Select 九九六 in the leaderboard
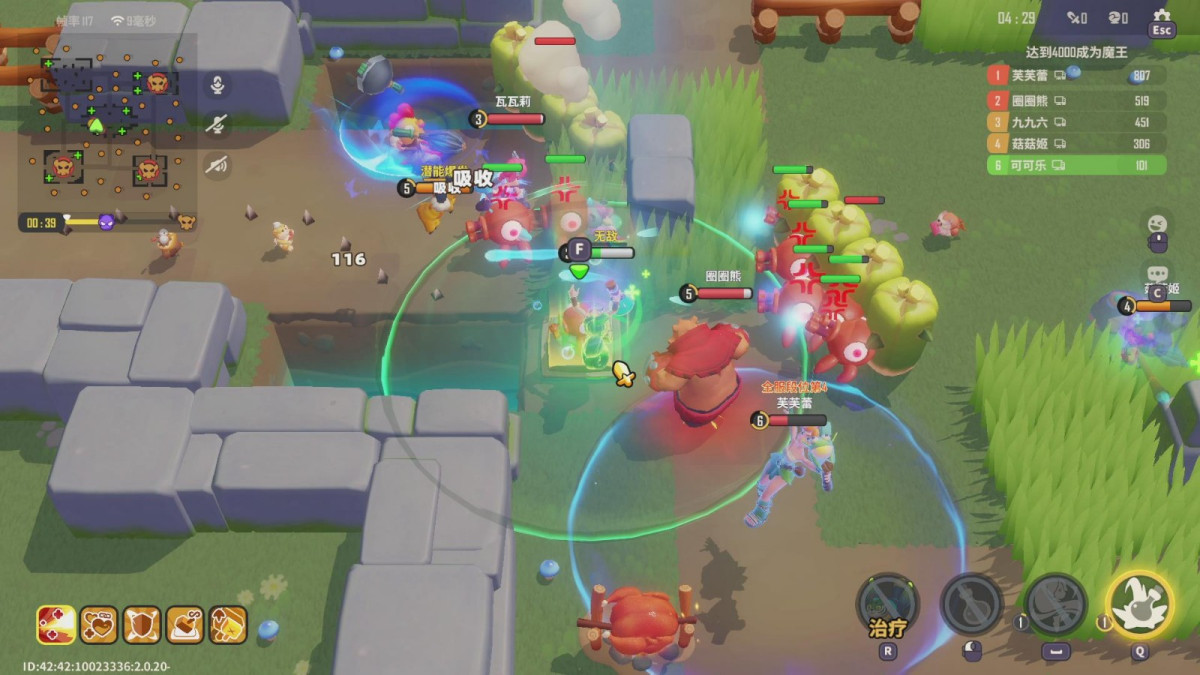Viewport: 1200px width, 675px height. coord(1075,122)
